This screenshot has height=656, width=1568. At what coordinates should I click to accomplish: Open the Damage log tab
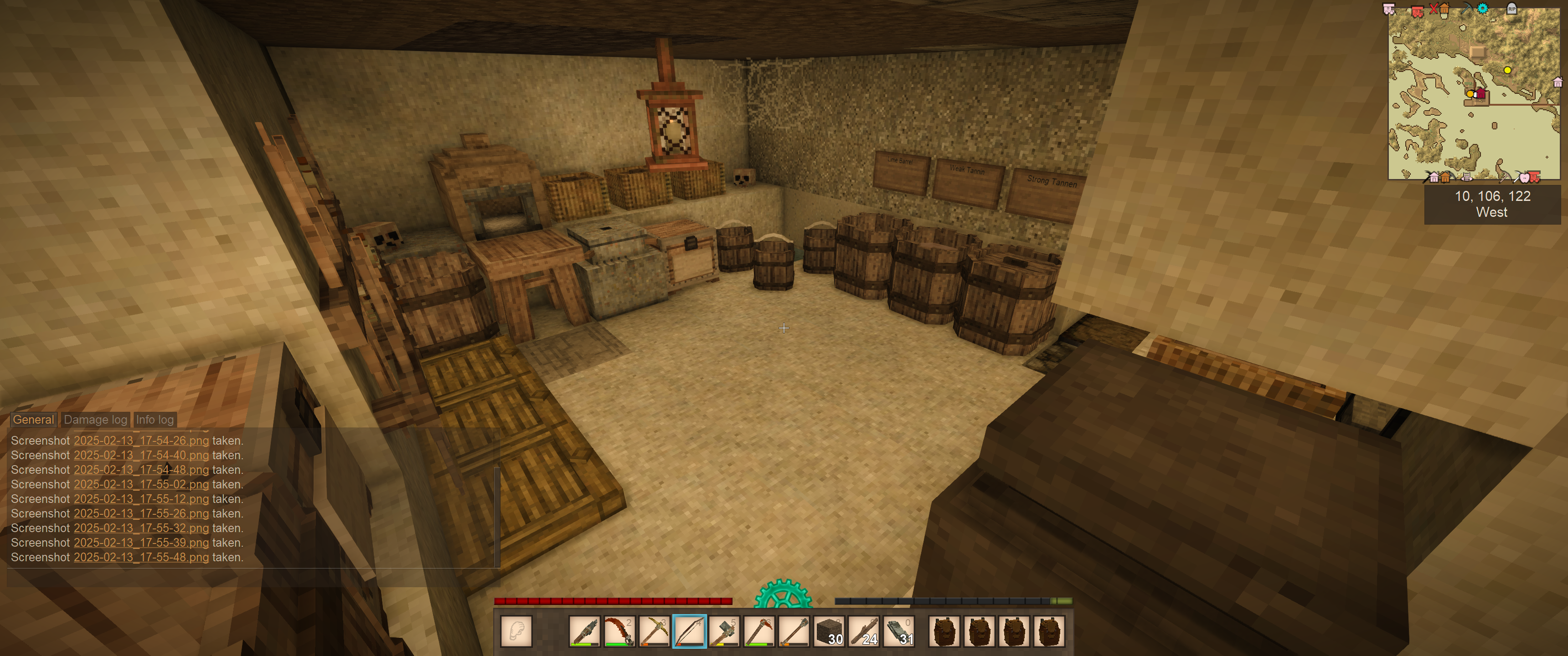[96, 419]
